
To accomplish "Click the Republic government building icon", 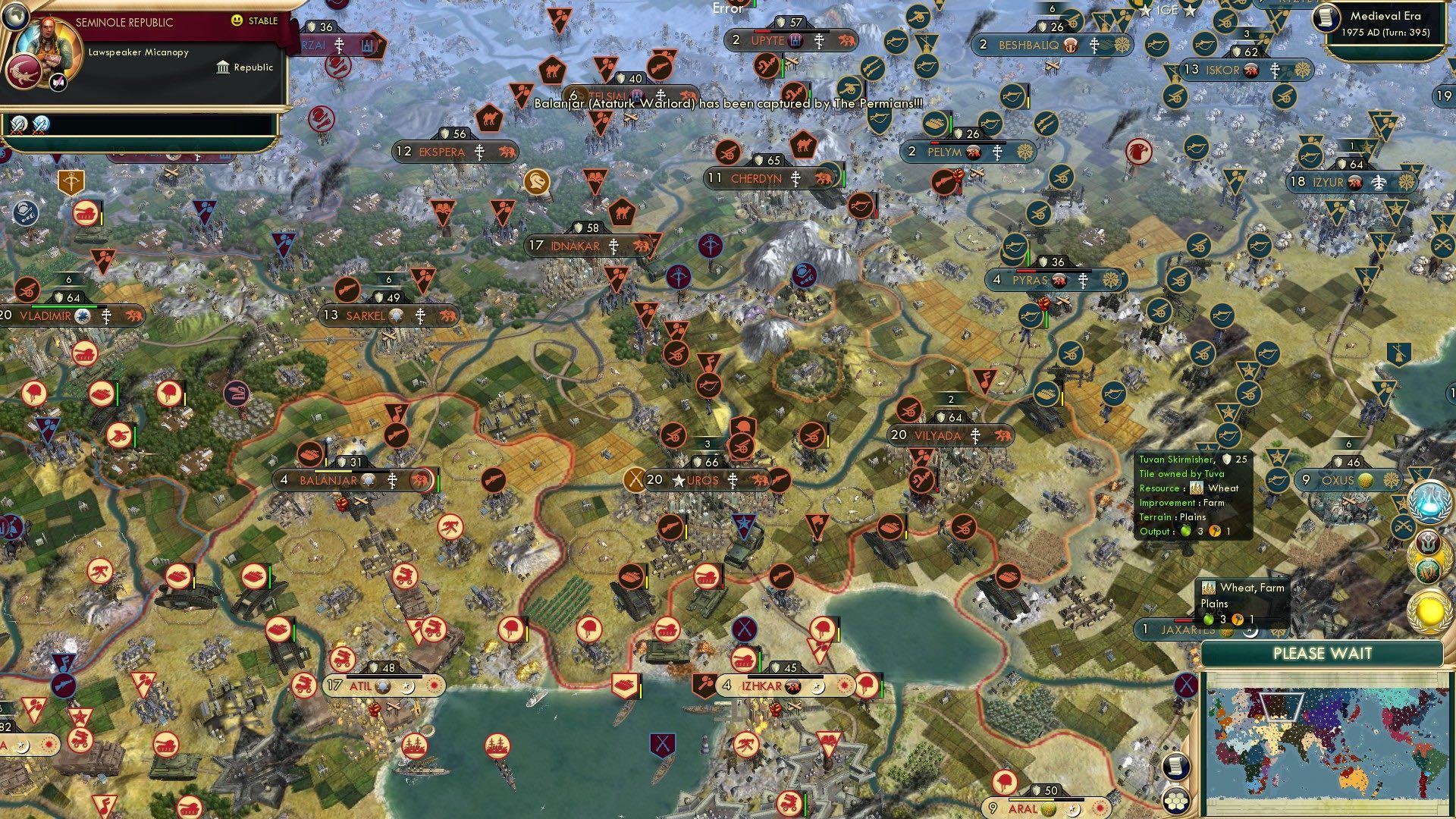I will 222,67.
